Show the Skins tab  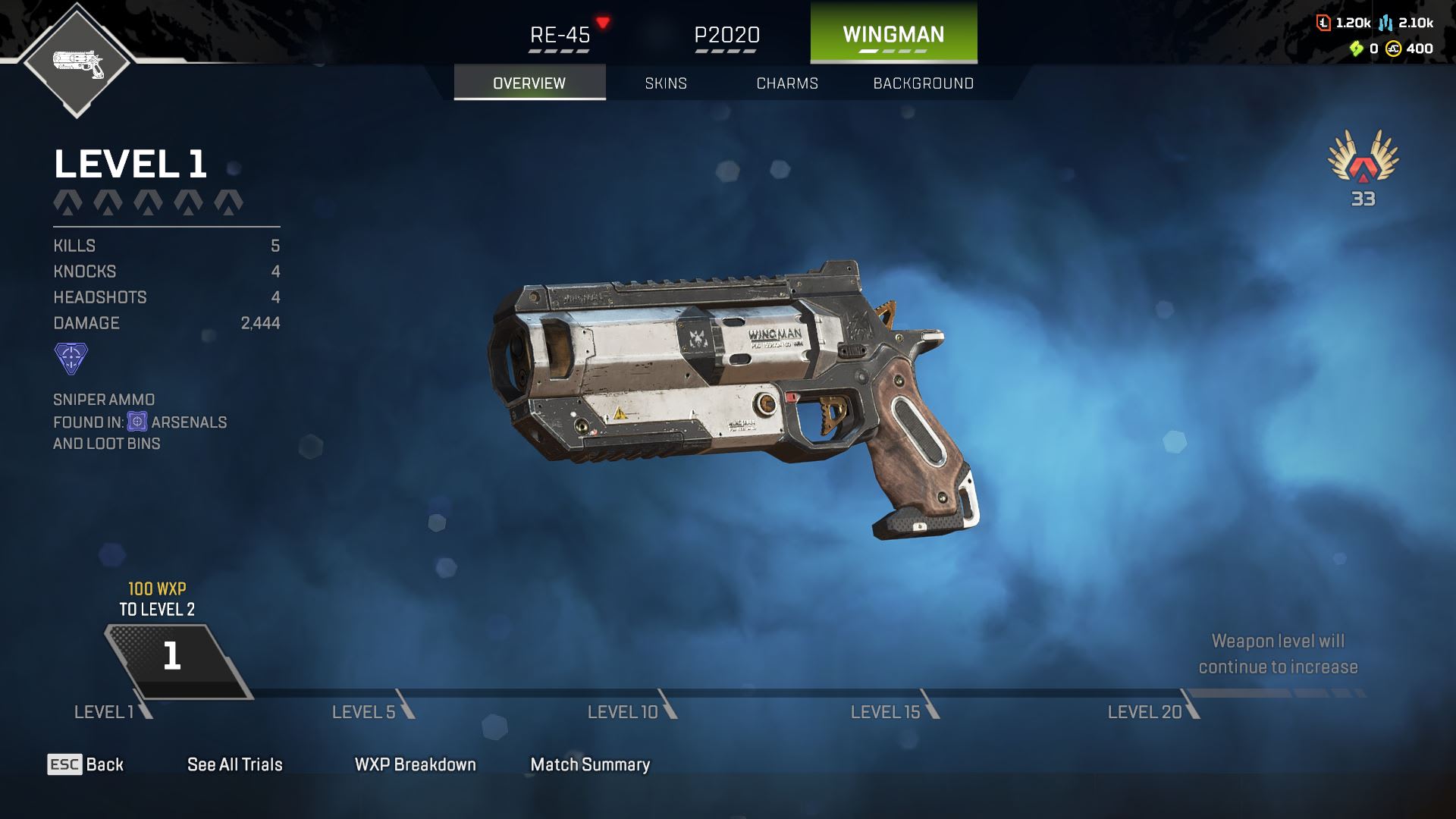coord(666,83)
